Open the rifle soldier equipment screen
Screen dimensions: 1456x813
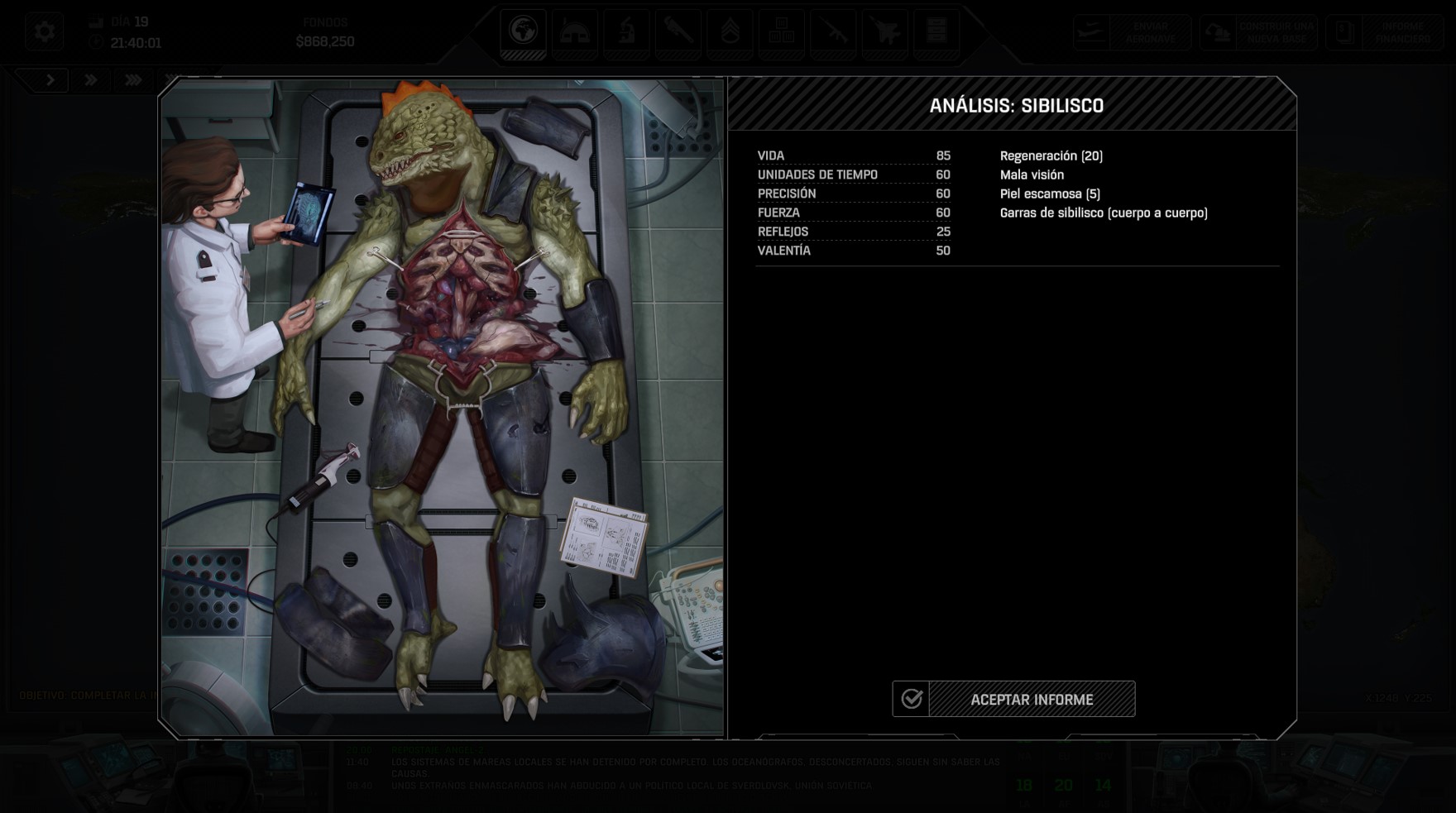point(833,32)
